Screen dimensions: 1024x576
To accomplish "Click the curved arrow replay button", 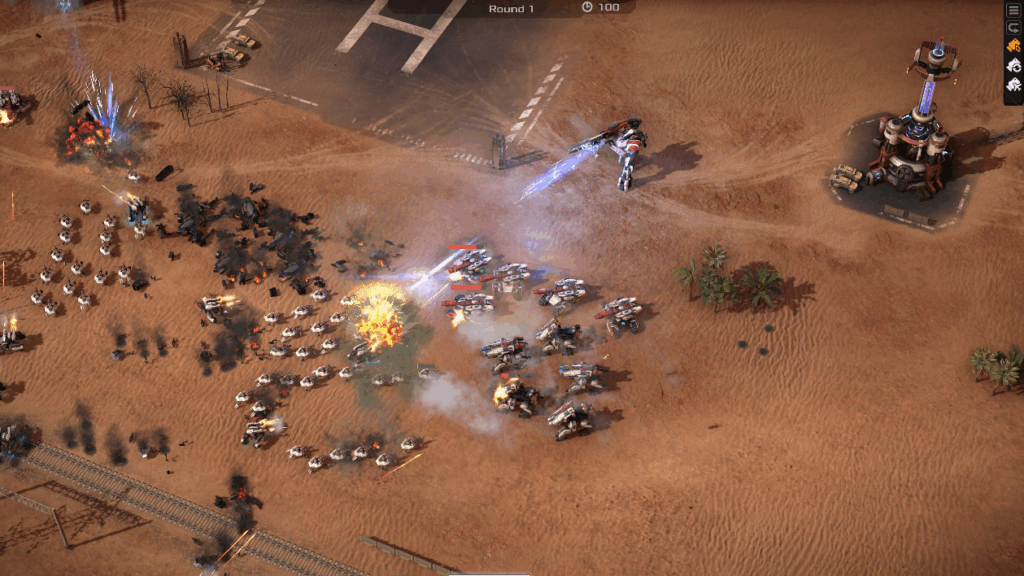I will coord(1013,28).
